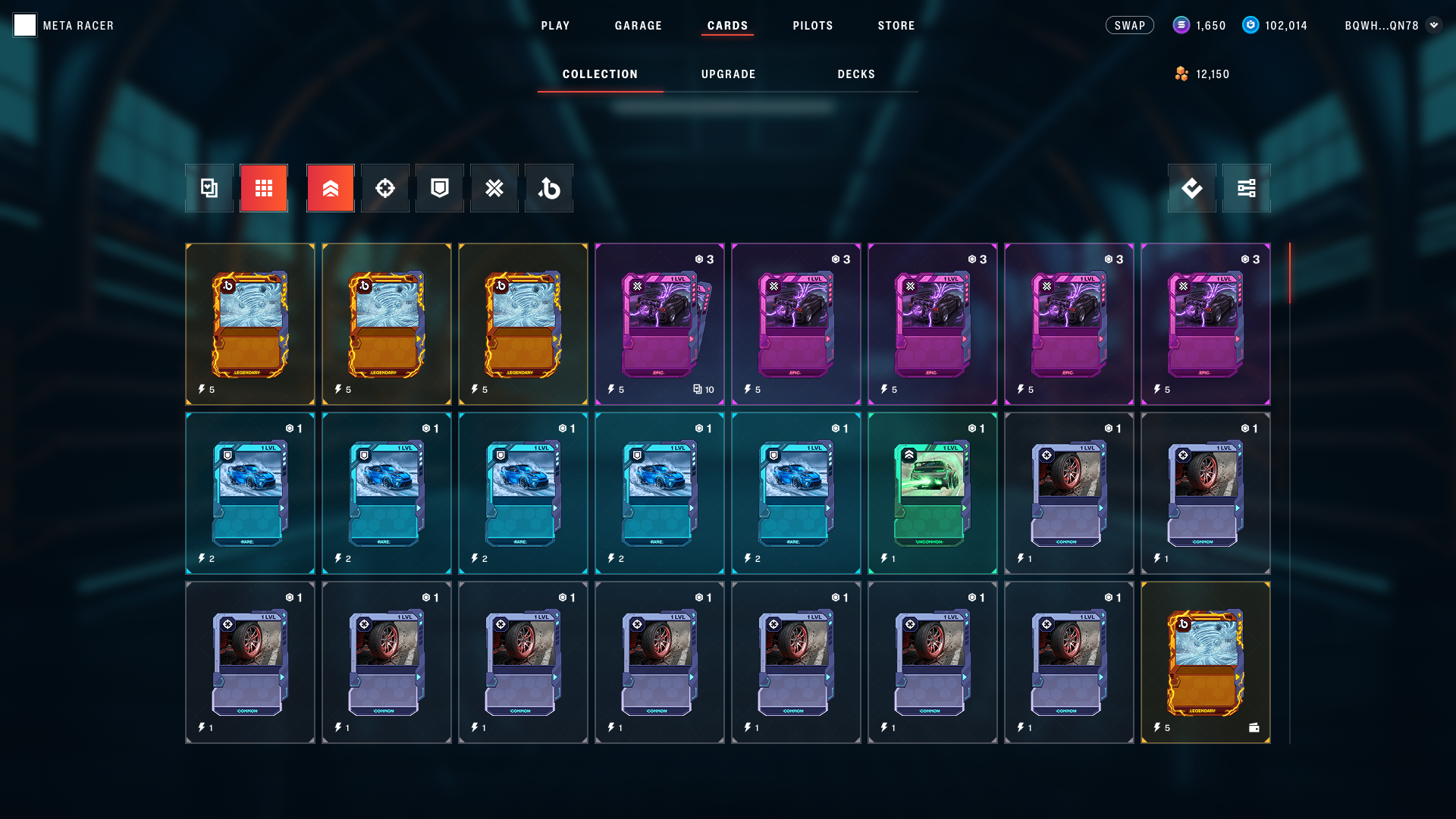Viewport: 1456px width, 819px height.
Task: Toggle the red grid view button
Action: [264, 188]
